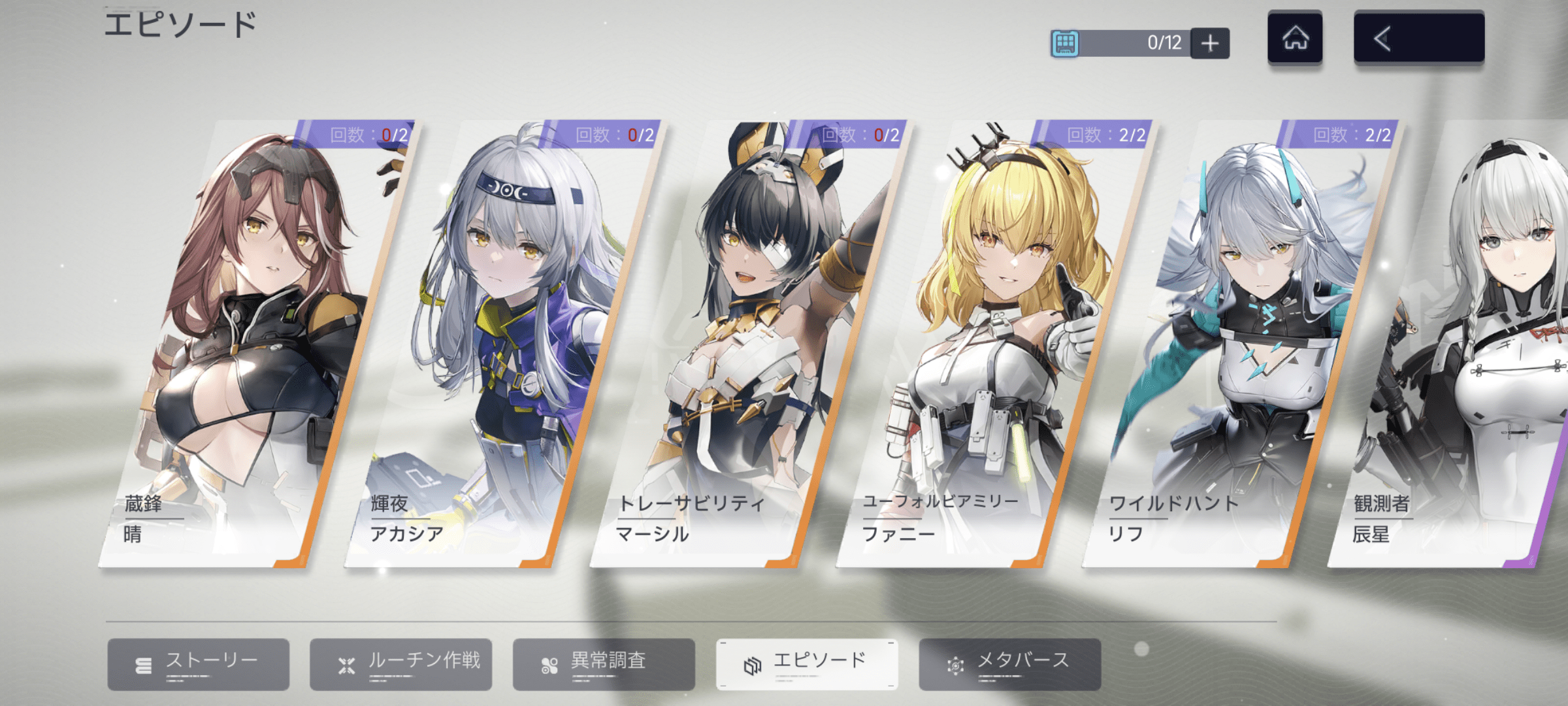Image resolution: width=1568 pixels, height=706 pixels.
Task: Switch to the ストーリー tab
Action: pyautogui.click(x=198, y=664)
